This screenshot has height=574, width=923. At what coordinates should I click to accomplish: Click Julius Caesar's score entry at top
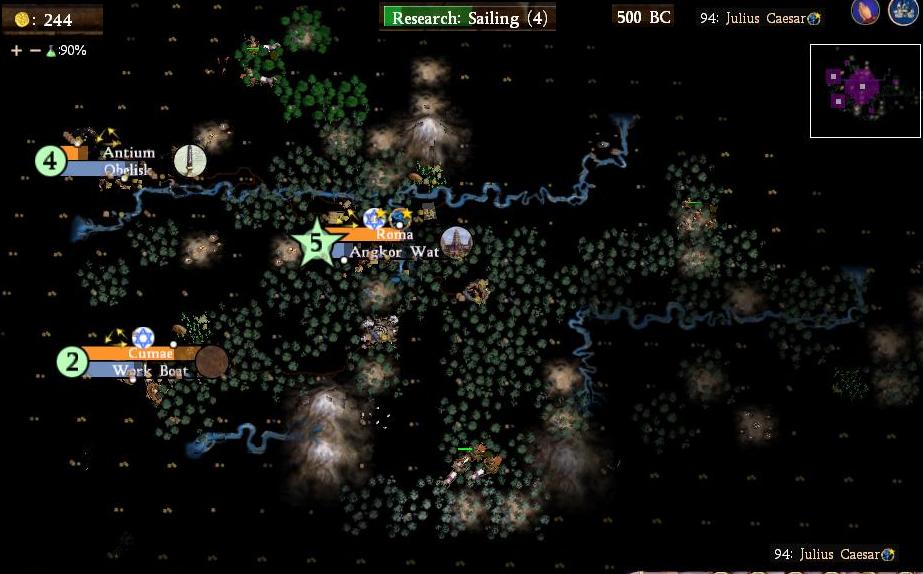pos(760,18)
